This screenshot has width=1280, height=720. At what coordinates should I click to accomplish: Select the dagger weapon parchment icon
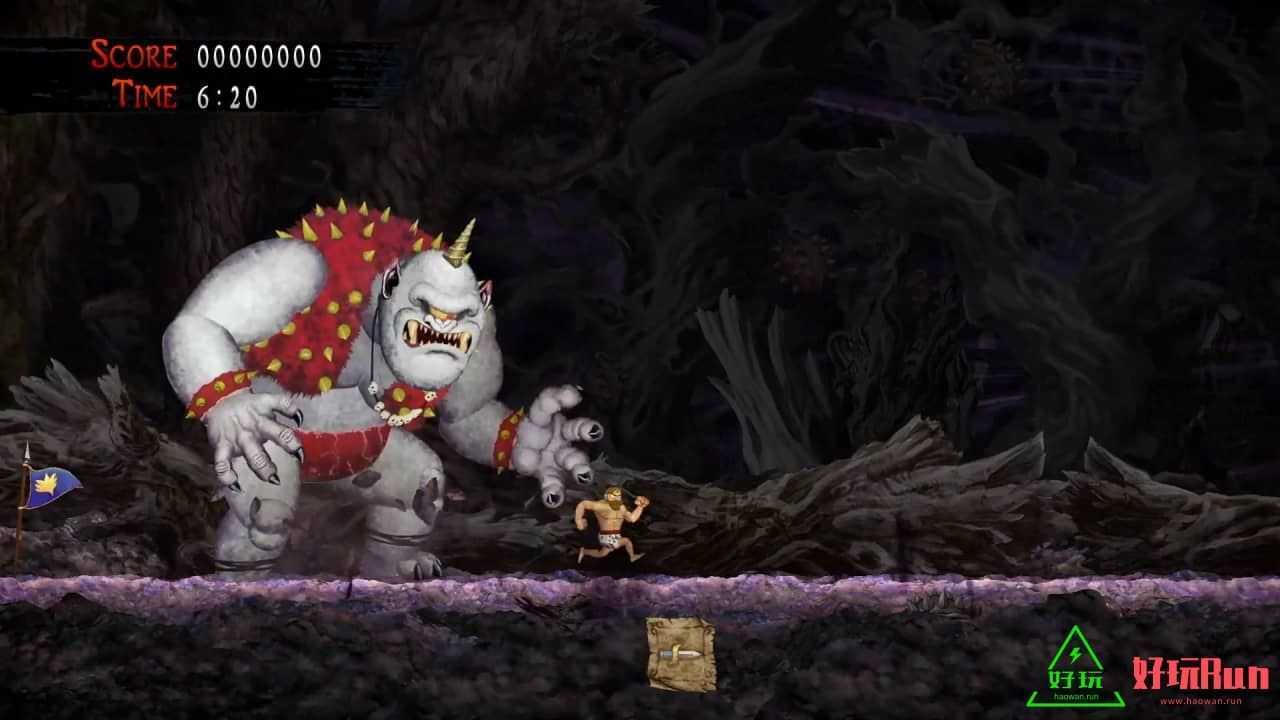680,654
